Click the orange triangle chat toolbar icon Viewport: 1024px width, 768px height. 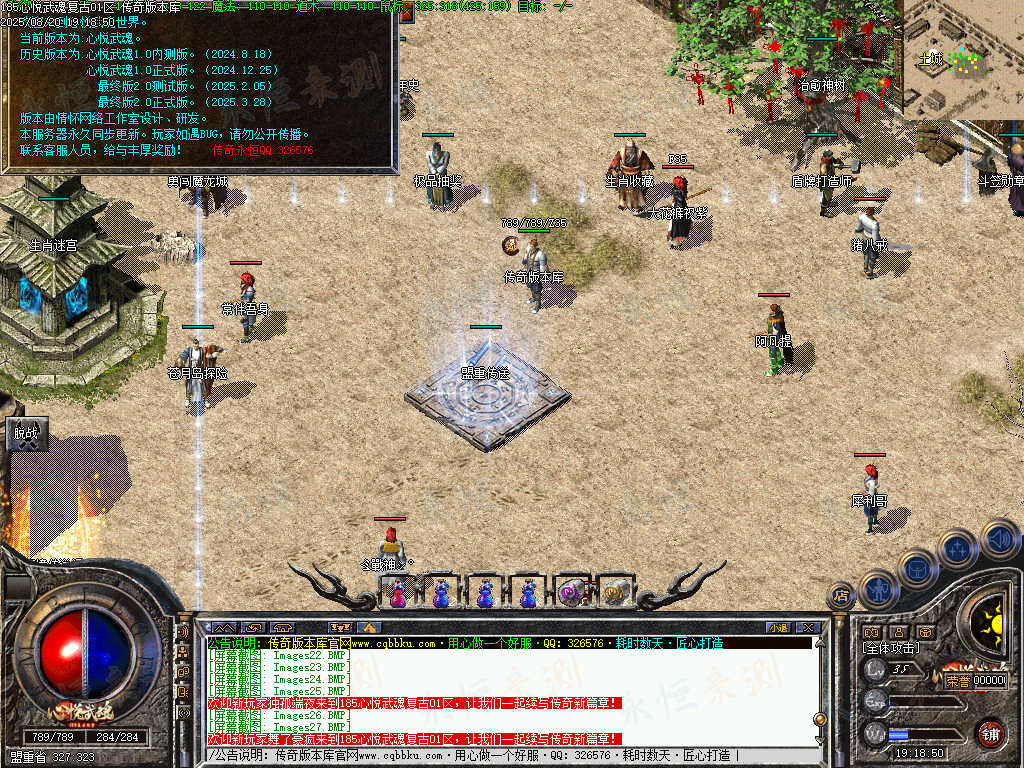pyautogui.click(x=370, y=627)
